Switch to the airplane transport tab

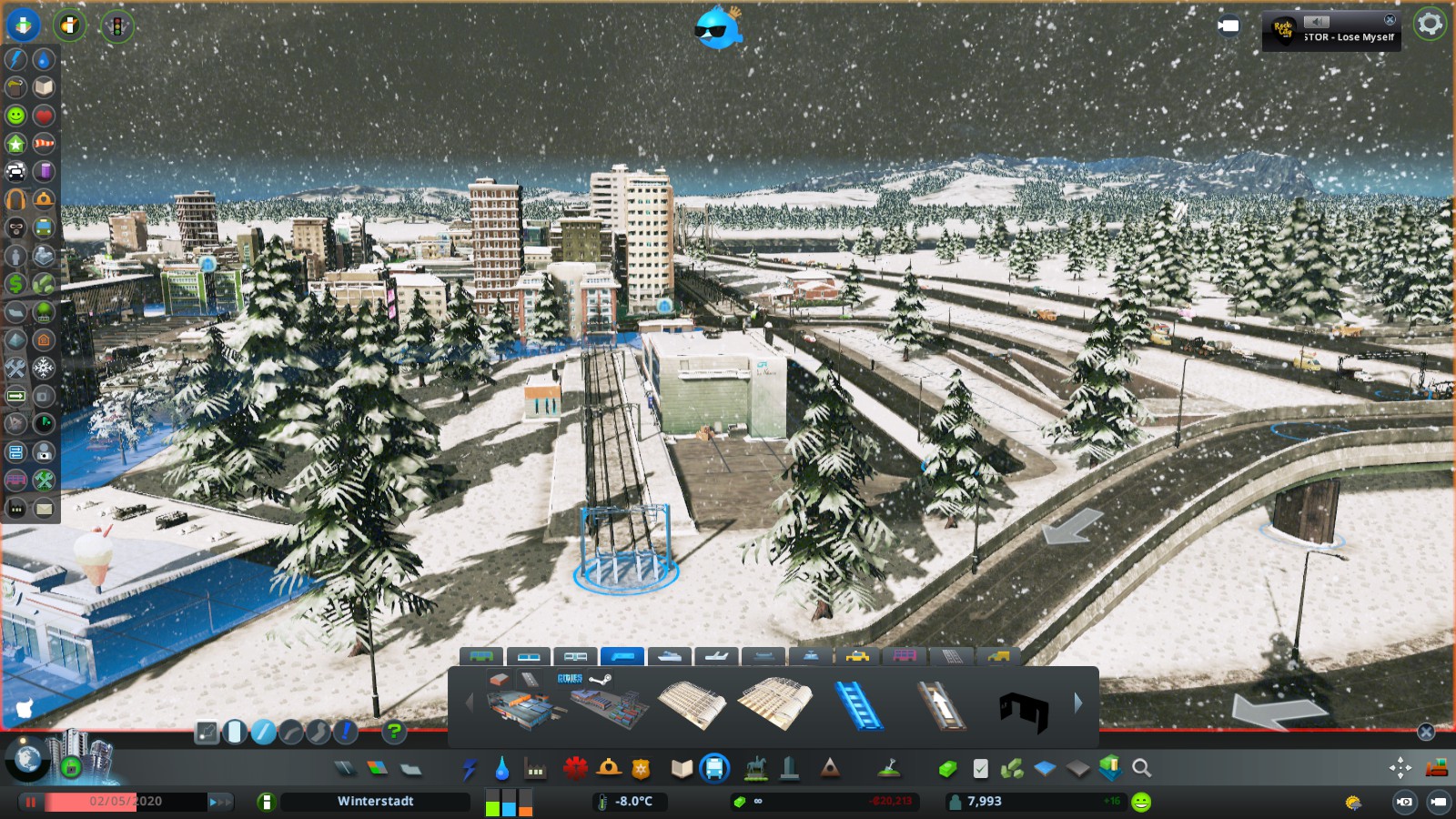[x=716, y=656]
